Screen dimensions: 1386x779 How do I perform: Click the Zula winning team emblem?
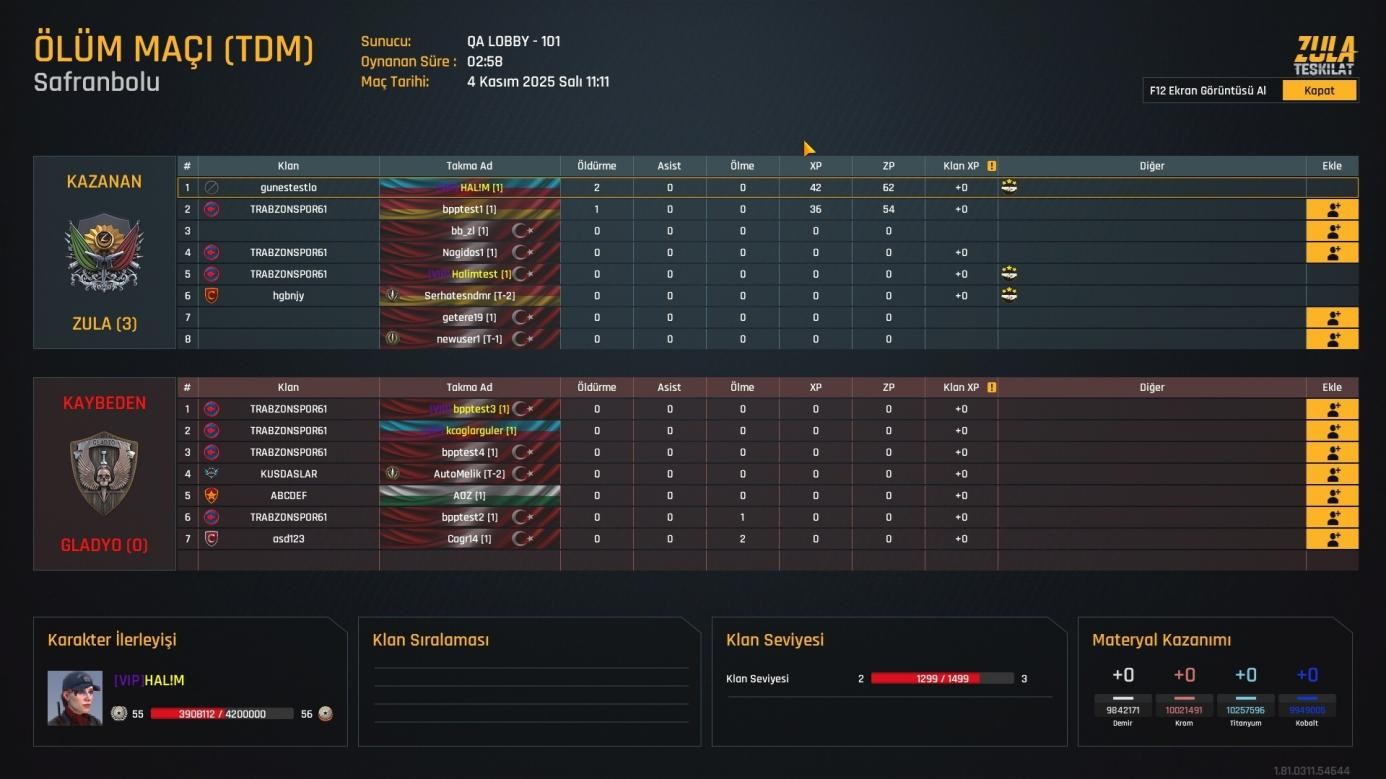(x=104, y=252)
